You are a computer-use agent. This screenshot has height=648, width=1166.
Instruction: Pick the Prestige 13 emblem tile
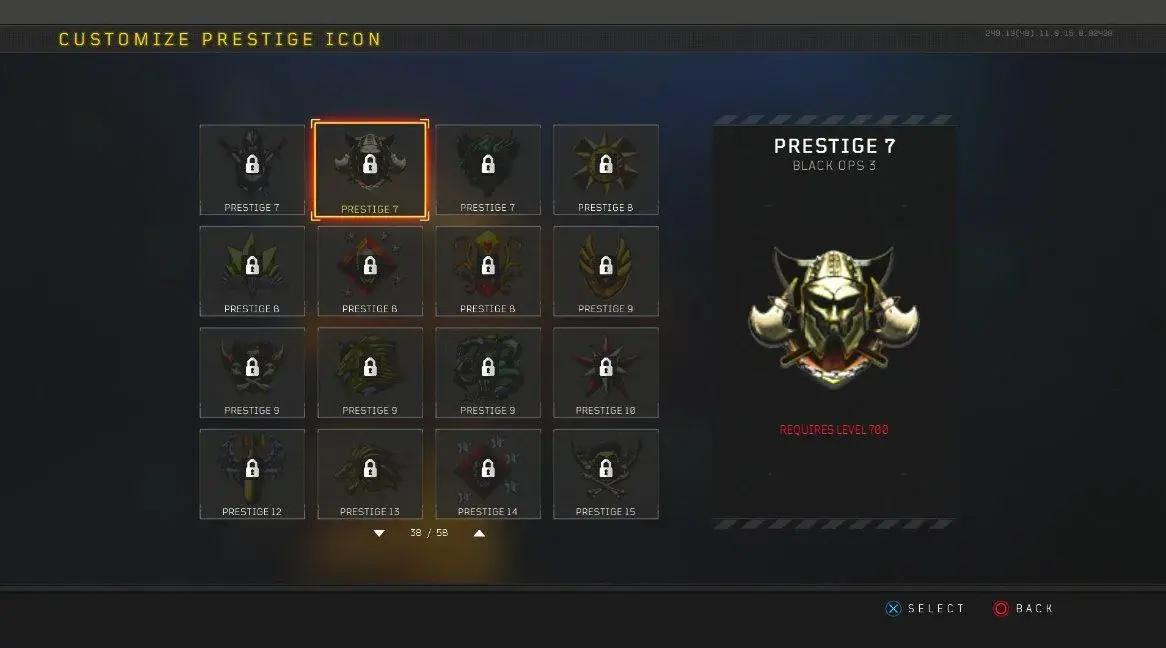(x=369, y=474)
